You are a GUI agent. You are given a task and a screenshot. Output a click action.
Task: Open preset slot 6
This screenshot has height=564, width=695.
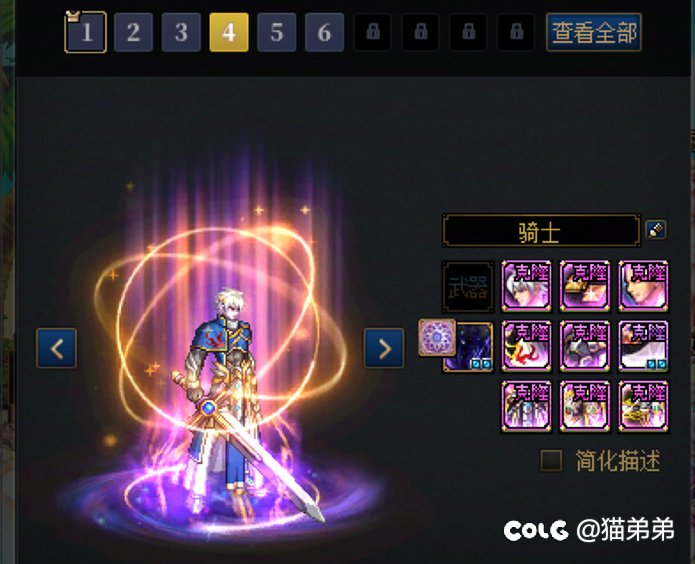[x=324, y=32]
